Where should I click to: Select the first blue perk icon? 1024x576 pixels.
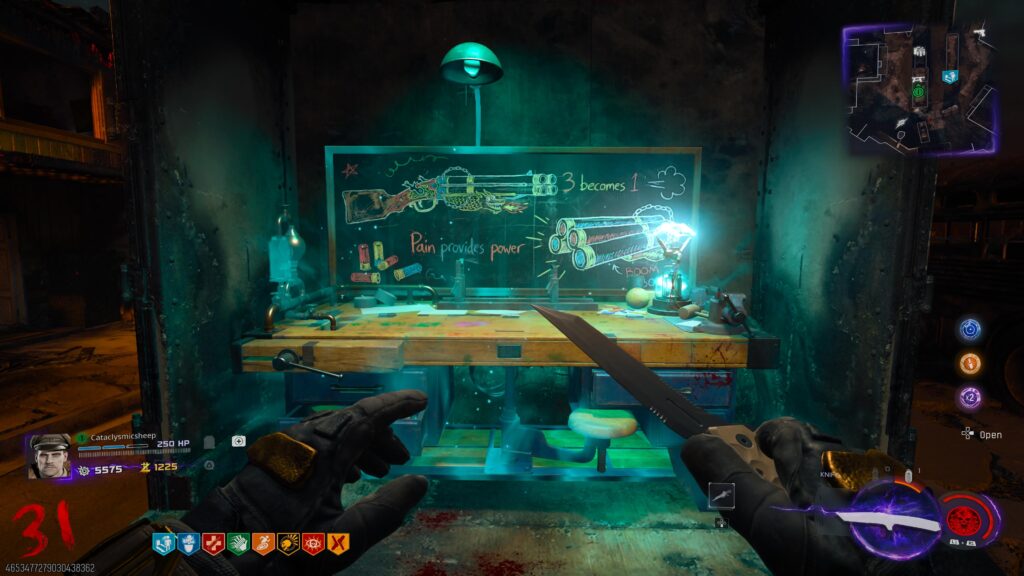click(x=163, y=543)
